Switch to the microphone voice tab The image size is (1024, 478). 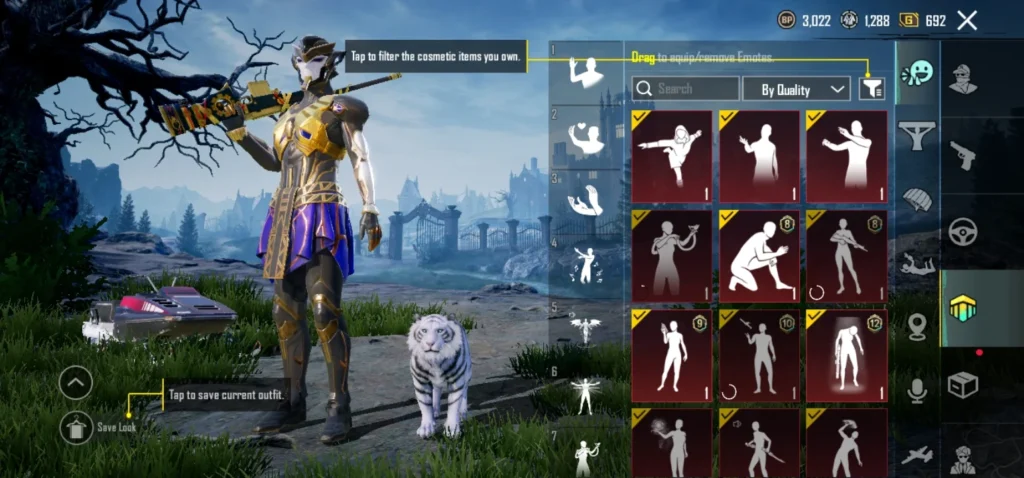pyautogui.click(x=916, y=392)
